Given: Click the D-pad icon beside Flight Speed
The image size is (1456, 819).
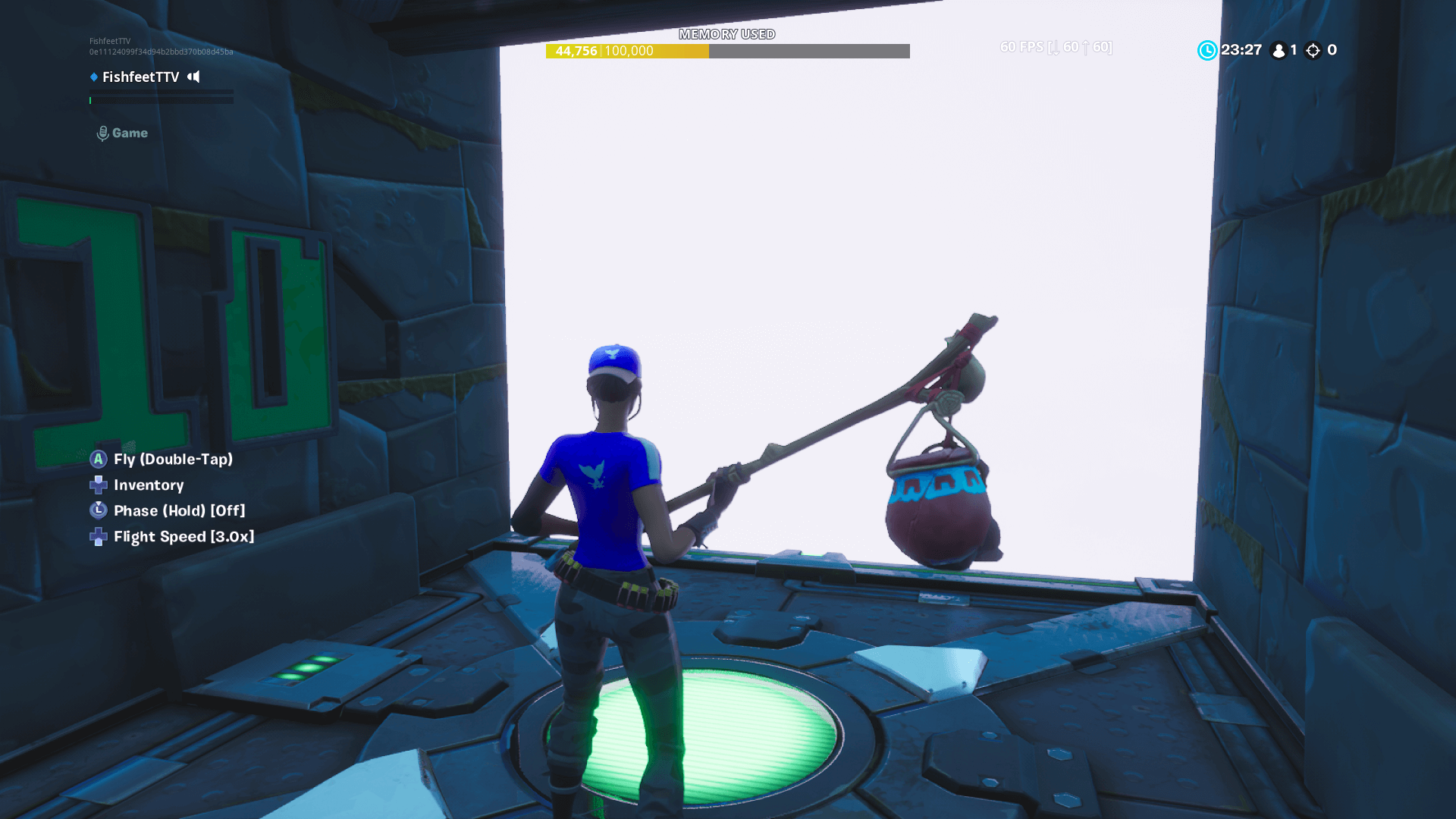Looking at the screenshot, I should (x=98, y=536).
